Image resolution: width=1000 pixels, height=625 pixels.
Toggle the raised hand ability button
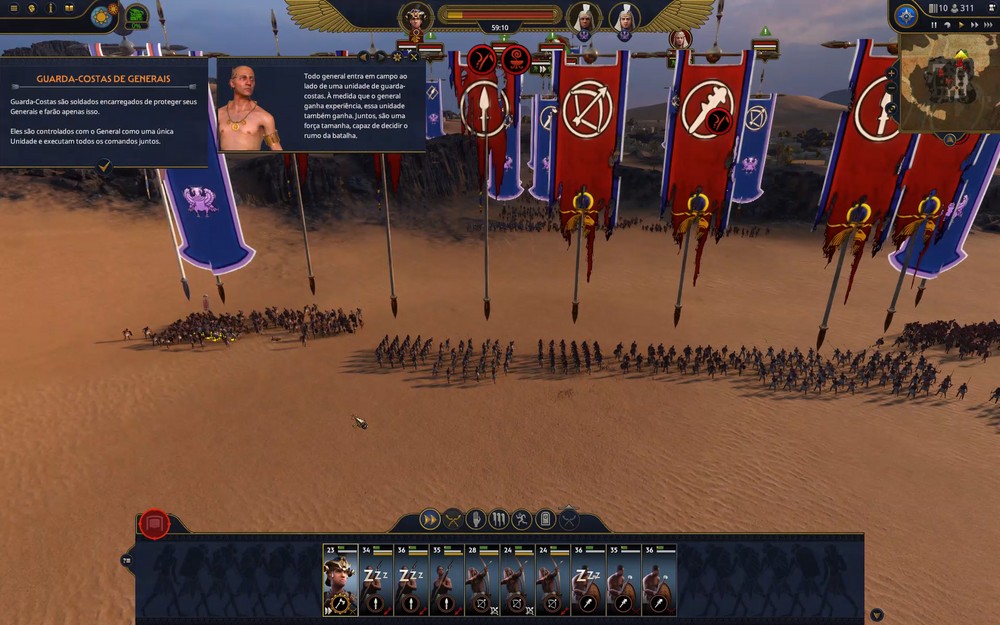[x=476, y=519]
